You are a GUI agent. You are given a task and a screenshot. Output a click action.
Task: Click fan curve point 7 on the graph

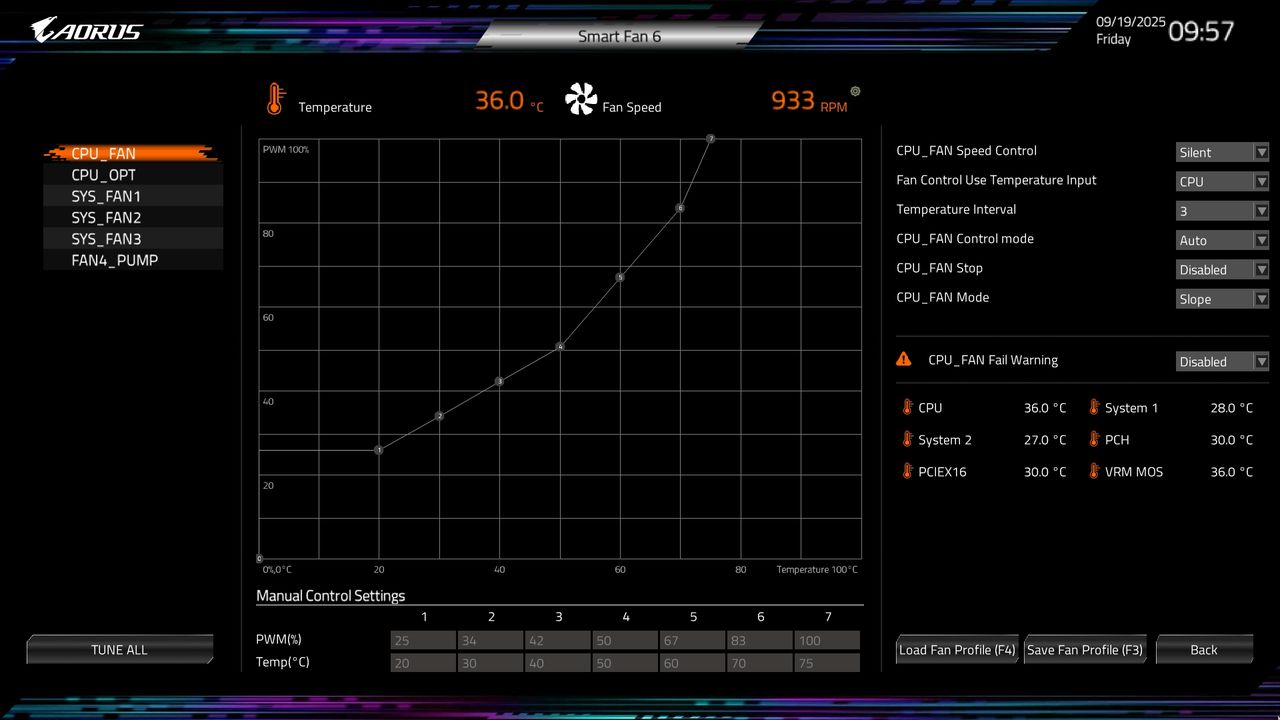(711, 139)
